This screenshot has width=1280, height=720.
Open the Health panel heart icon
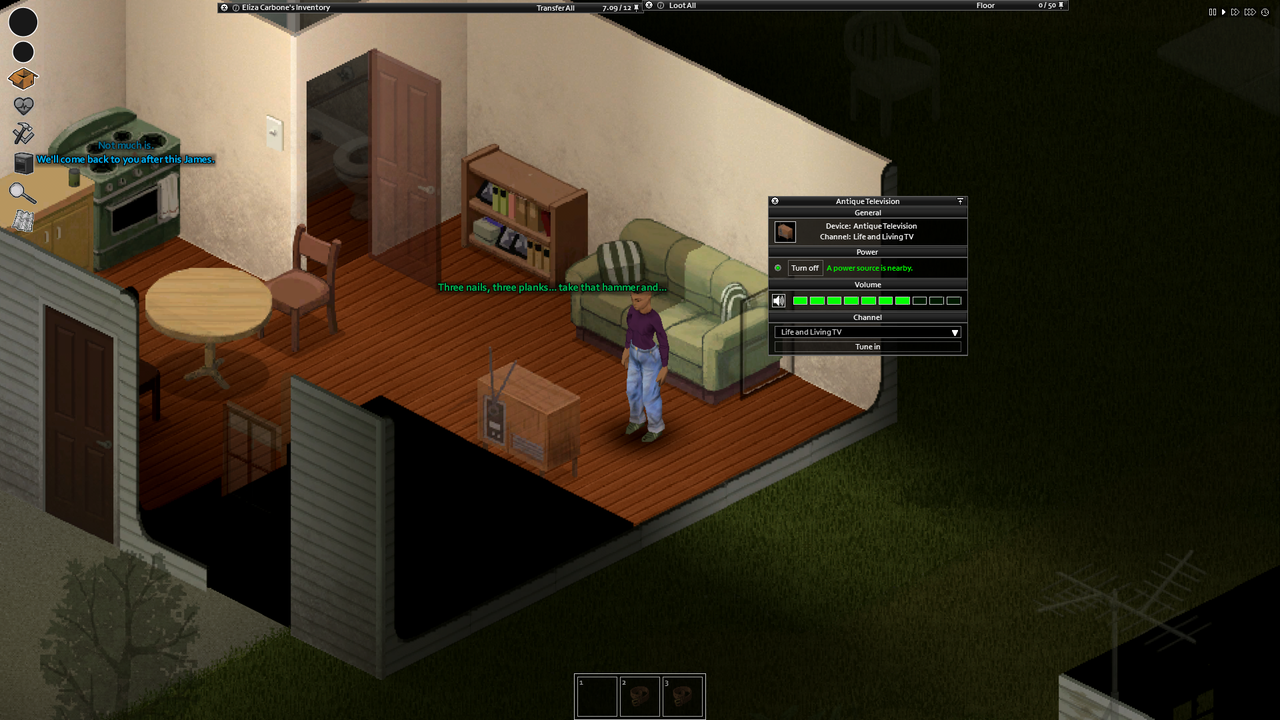point(23,104)
